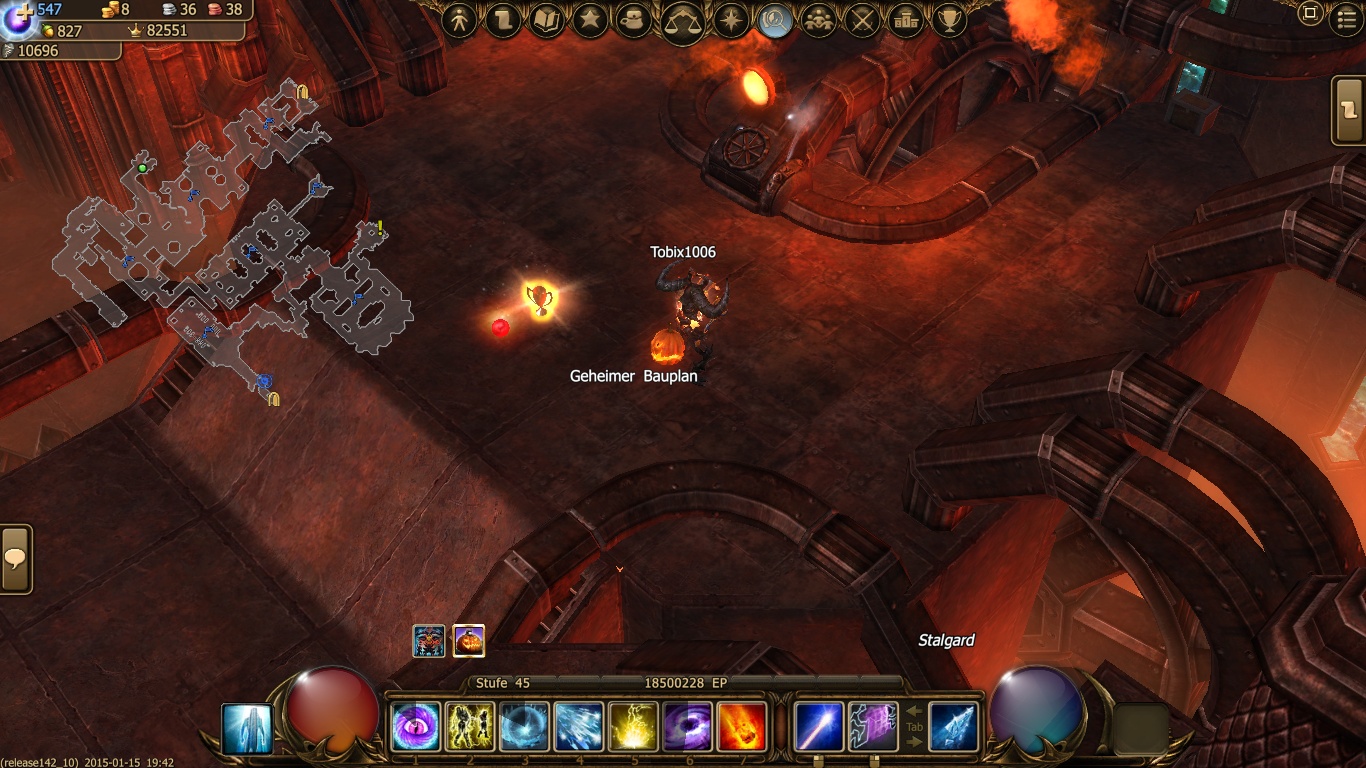
Task: Show the leaderboard podium icon
Action: [x=905, y=21]
